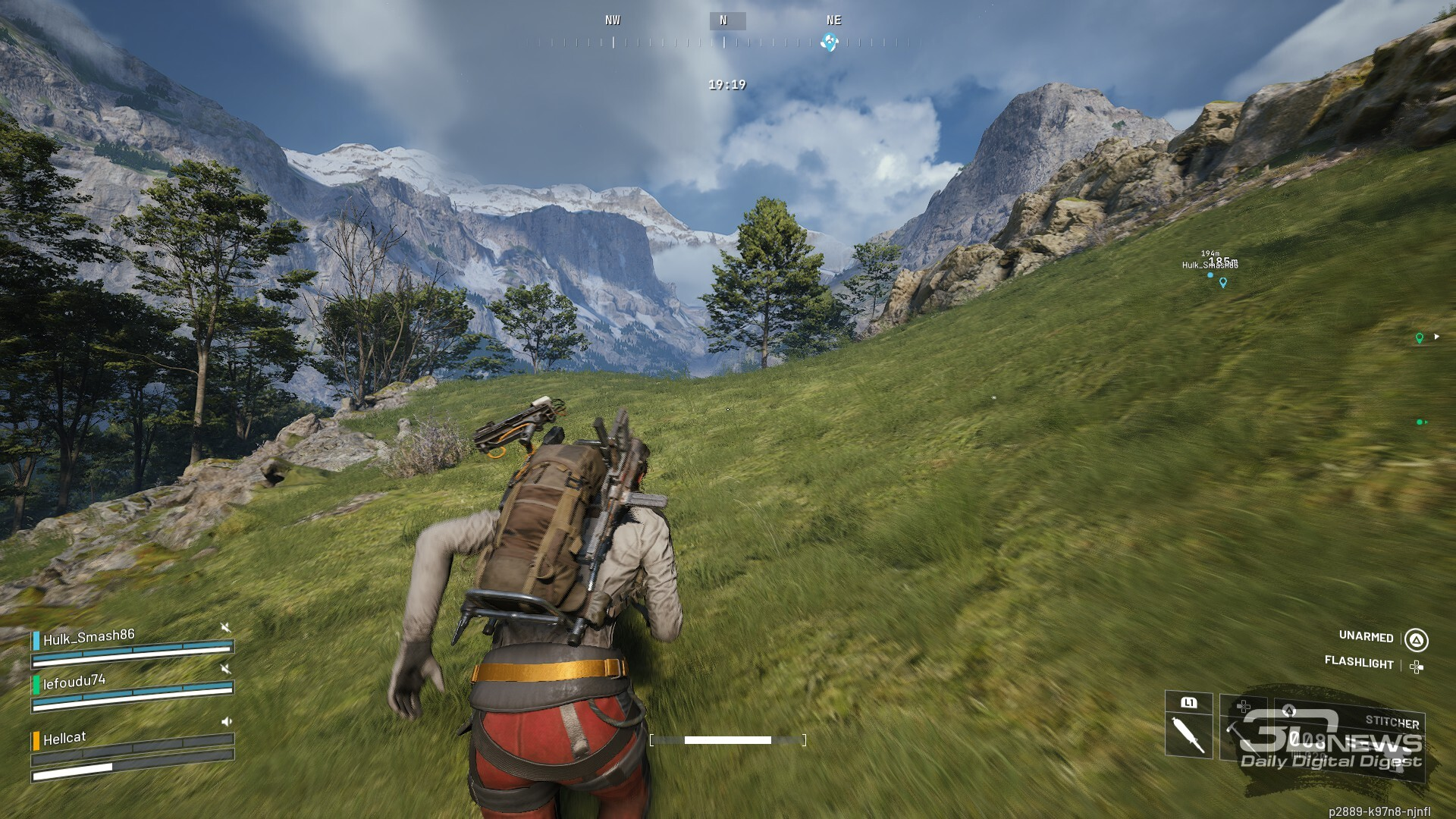Select squad member Hulk_Smash86 in the team list
1456x819 pixels.
(88, 639)
